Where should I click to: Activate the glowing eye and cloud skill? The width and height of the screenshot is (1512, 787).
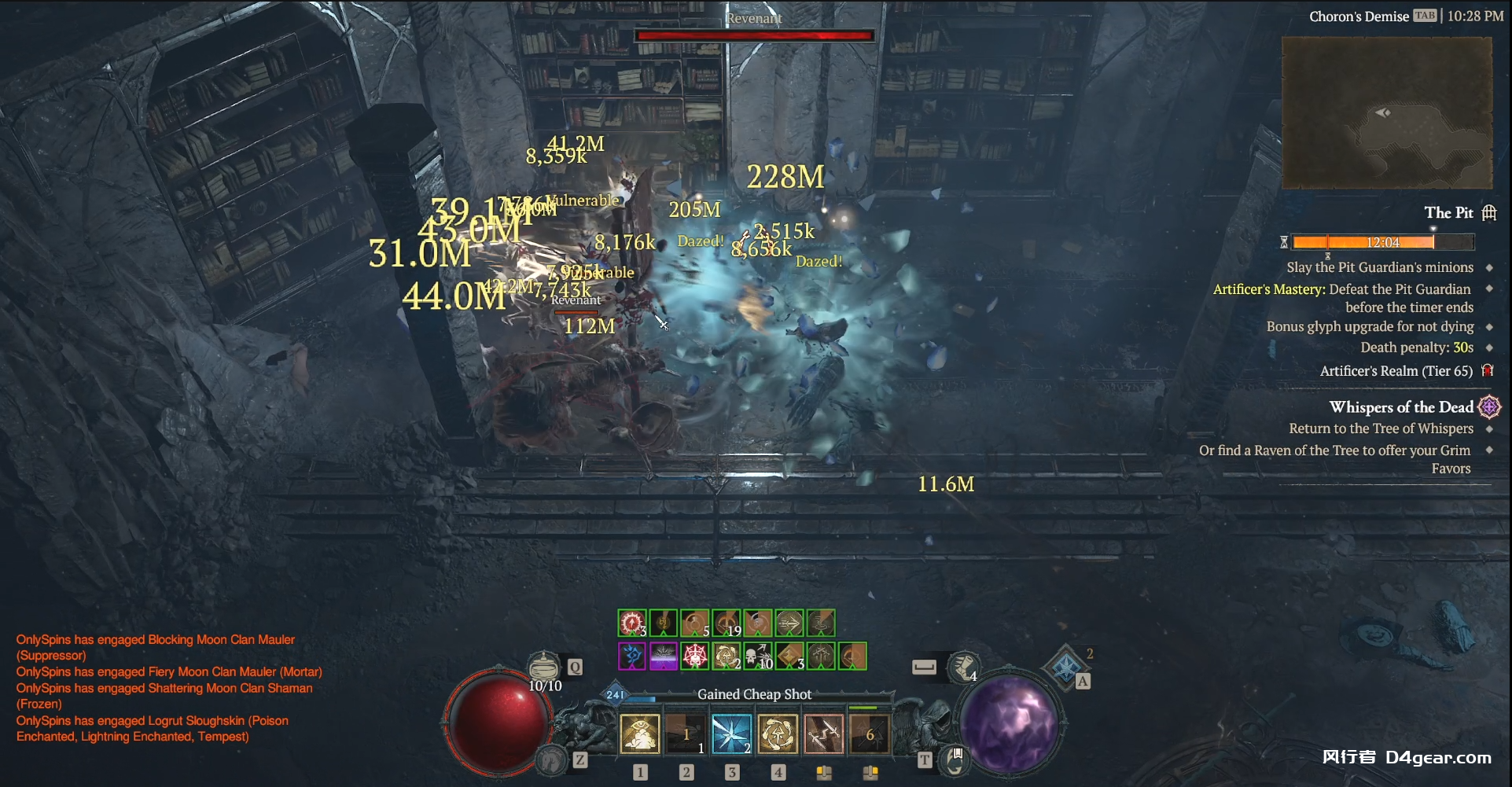pyautogui.click(x=639, y=734)
